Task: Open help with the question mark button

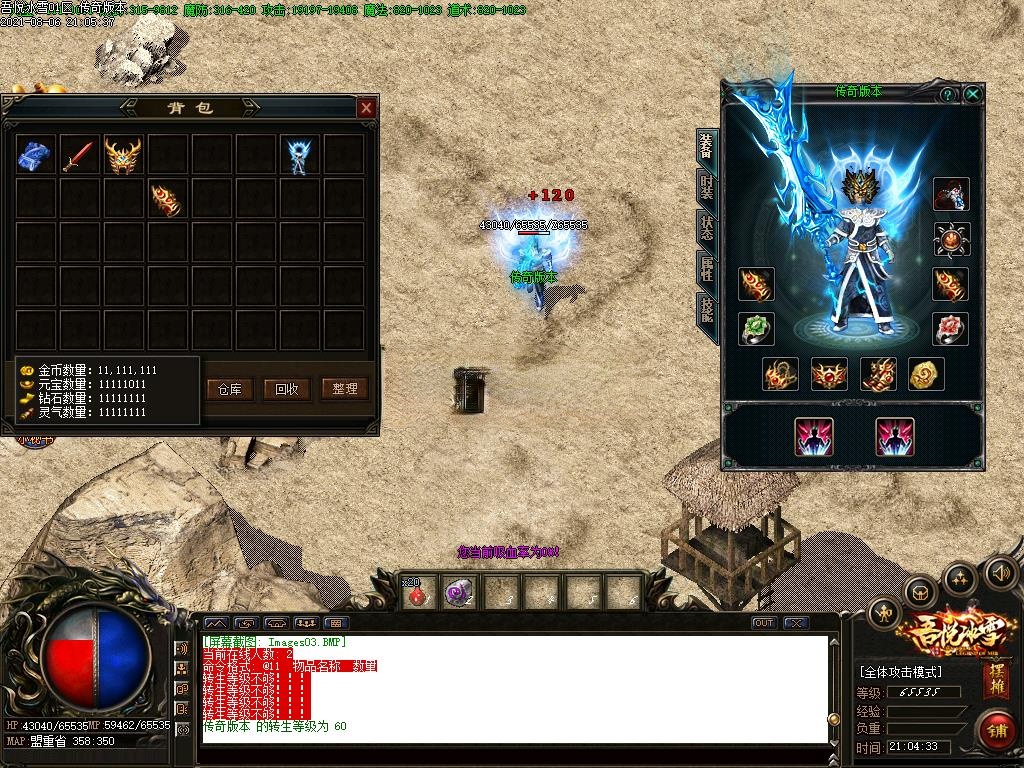Action: pyautogui.click(x=947, y=94)
